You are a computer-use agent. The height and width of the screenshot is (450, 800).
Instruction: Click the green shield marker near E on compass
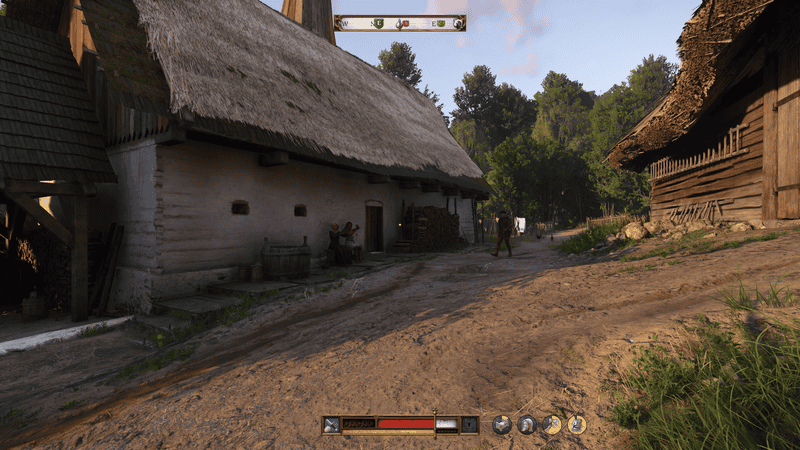[x=439, y=23]
